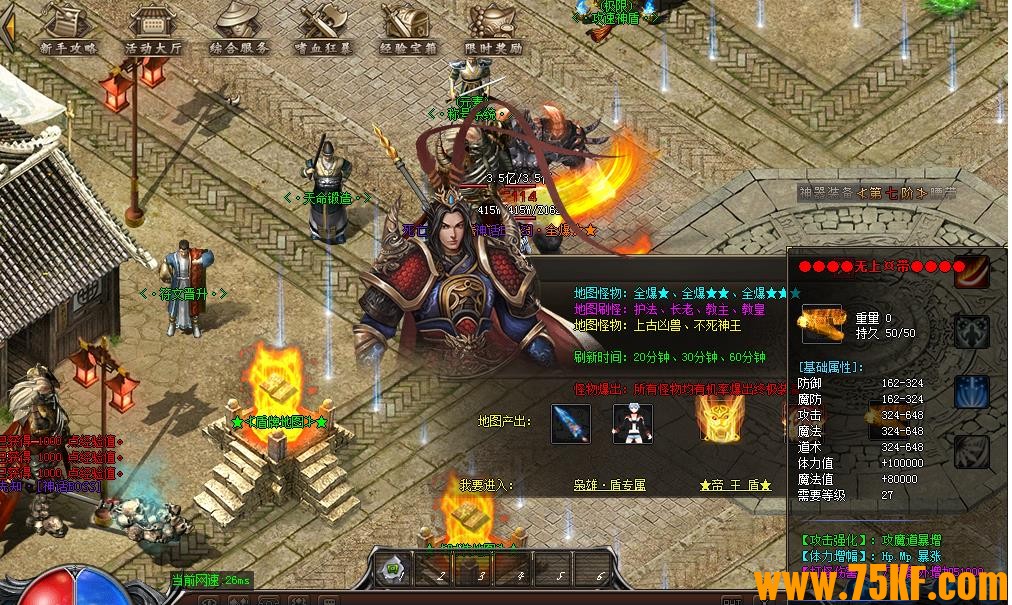Image resolution: width=1012 pixels, height=605 pixels.
Task: Choose the ★帝王盾★ entry link
Action: point(735,485)
